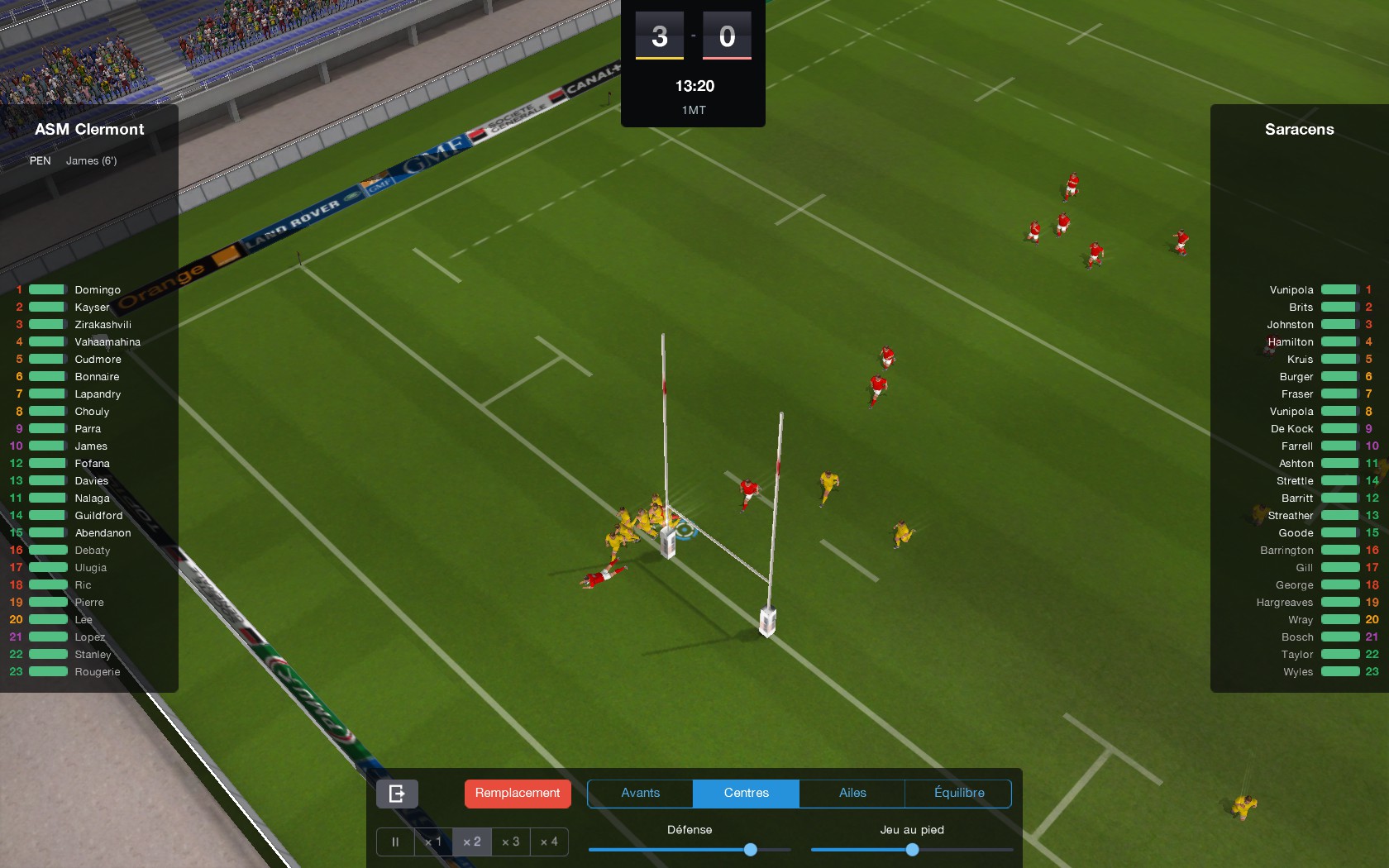1389x868 pixels.
Task: Click the ASM Clermont team name
Action: pos(88,129)
